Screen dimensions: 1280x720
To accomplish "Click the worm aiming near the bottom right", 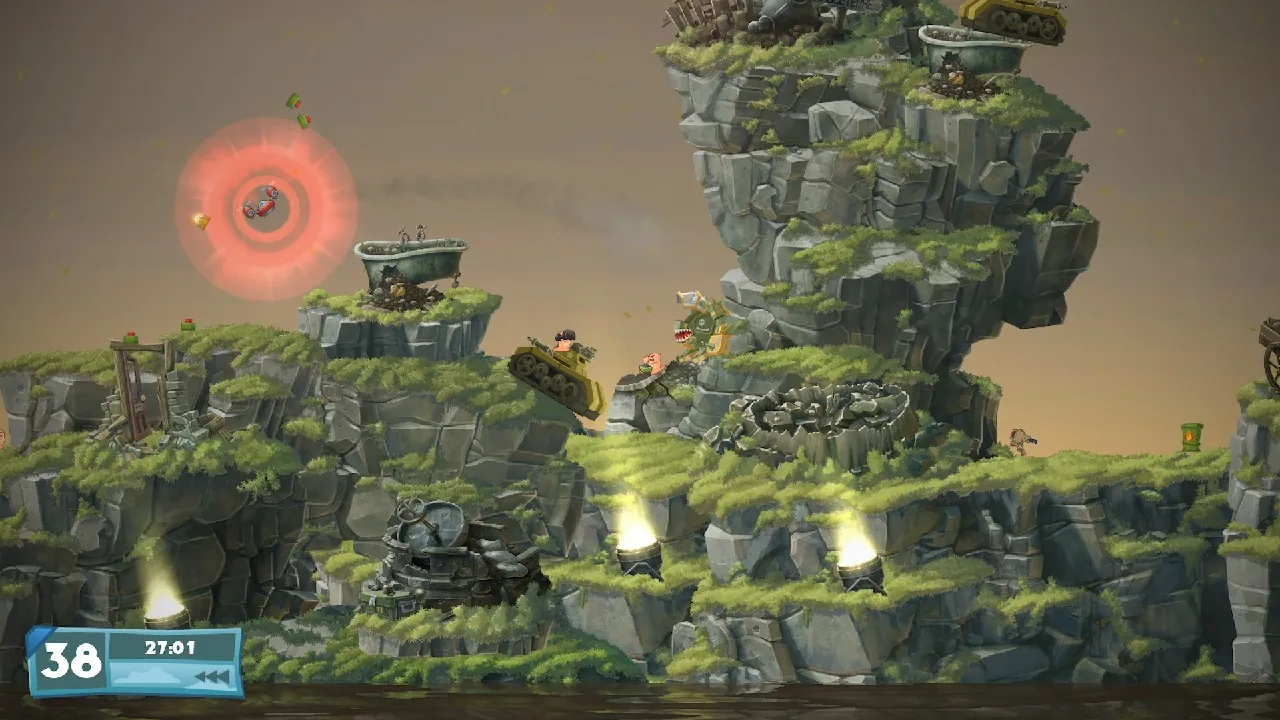I will (1018, 440).
